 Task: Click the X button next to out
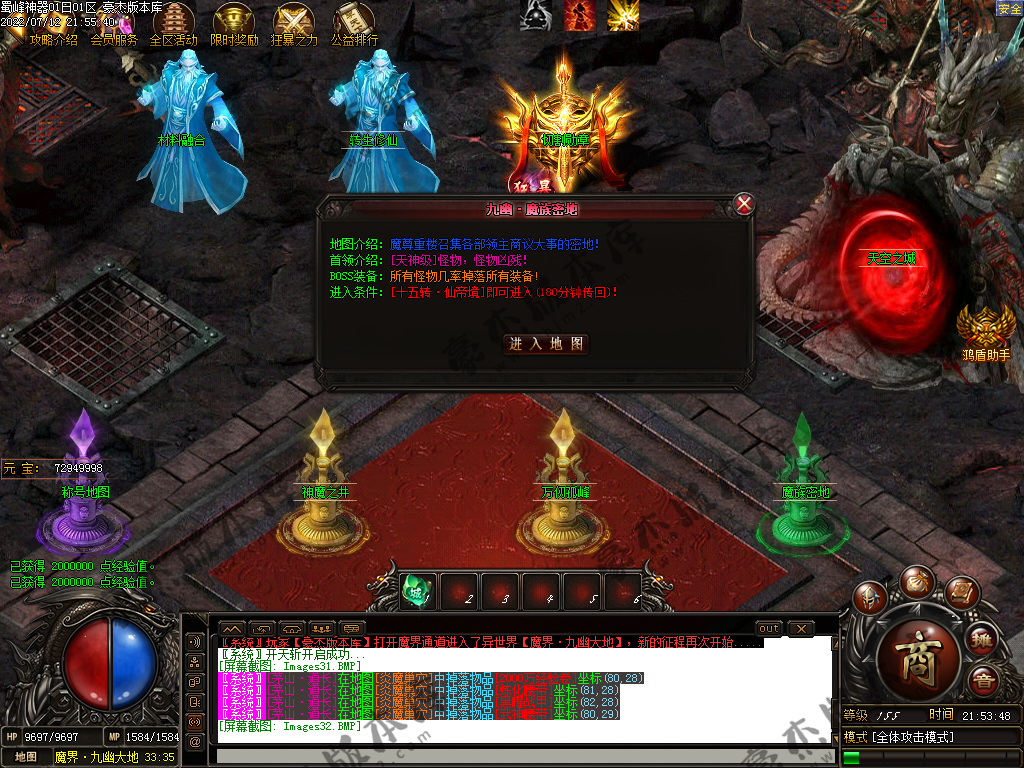click(801, 628)
